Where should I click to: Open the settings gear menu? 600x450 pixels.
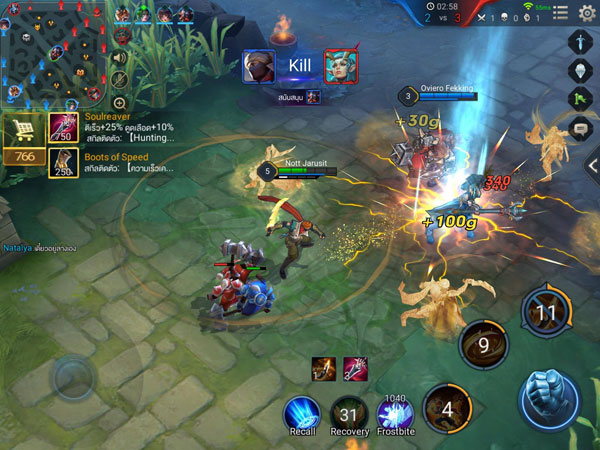click(x=587, y=12)
